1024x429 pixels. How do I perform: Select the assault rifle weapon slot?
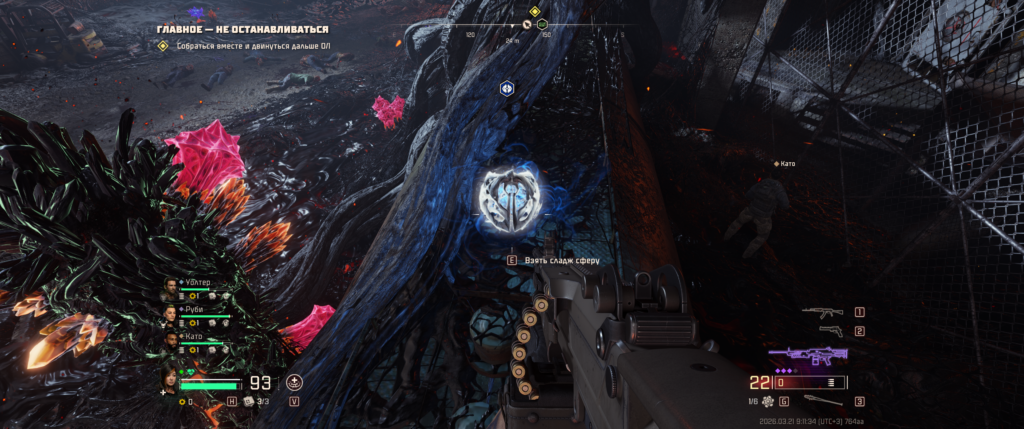(823, 312)
